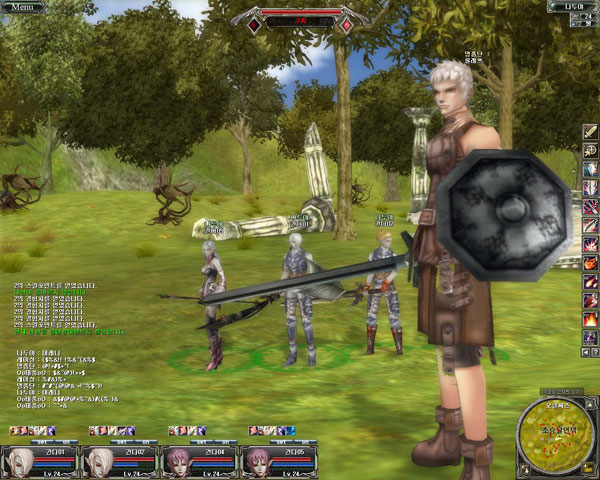Screen dimensions: 600x480
Task: Select the purple-haired party member portrait 05
Action: pos(260,463)
